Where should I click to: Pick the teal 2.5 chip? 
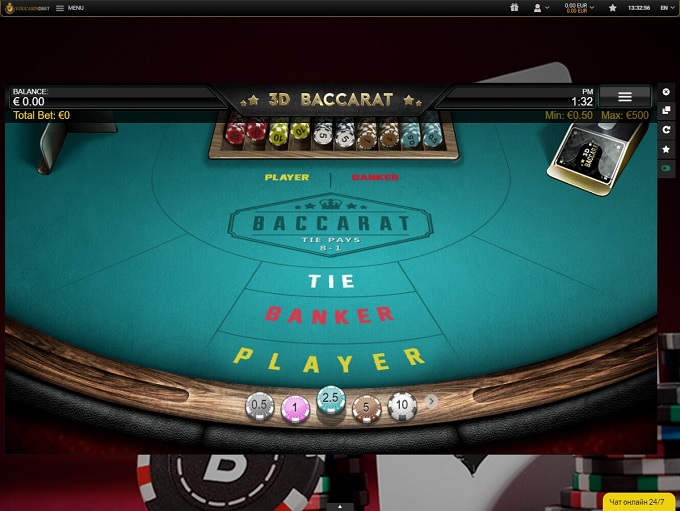(x=331, y=400)
